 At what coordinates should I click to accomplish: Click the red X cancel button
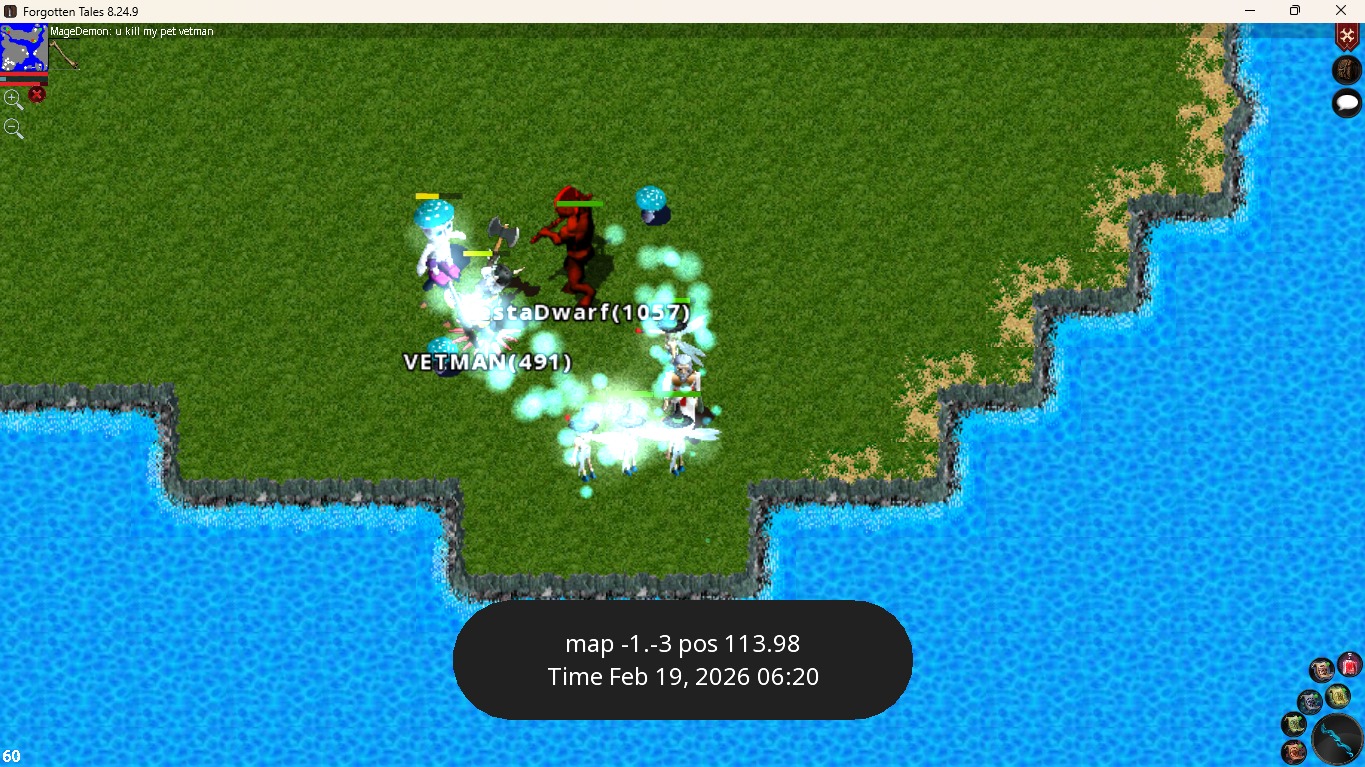pos(37,95)
